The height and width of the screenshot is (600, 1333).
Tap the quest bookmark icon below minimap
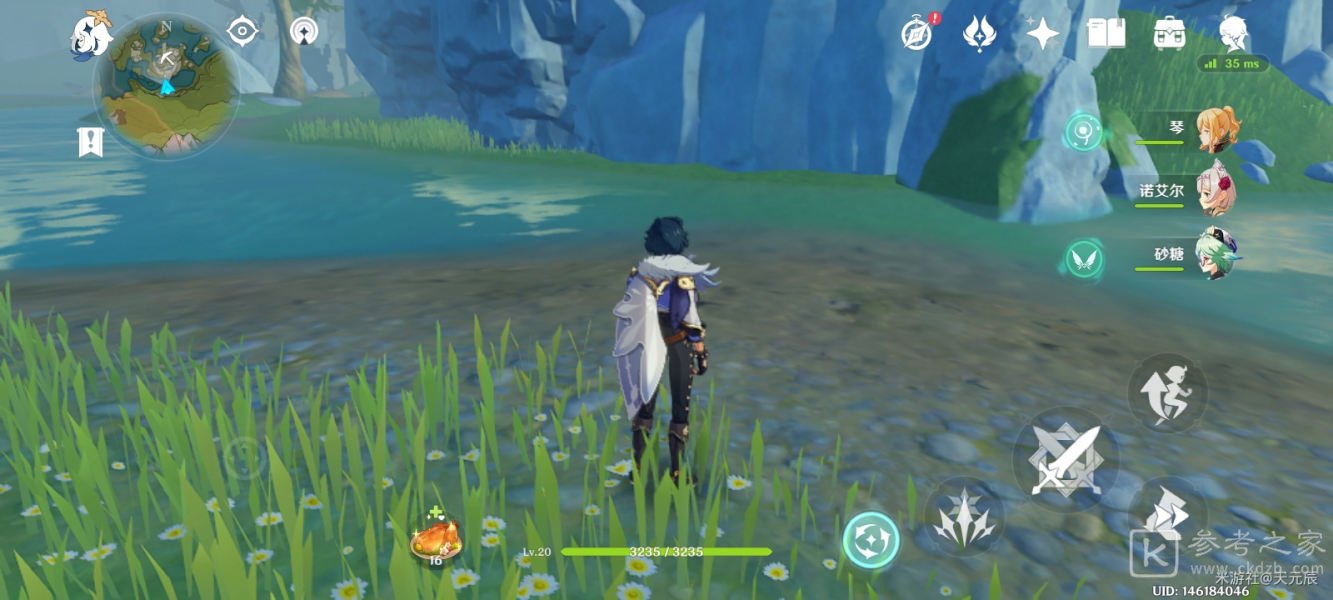coord(91,141)
